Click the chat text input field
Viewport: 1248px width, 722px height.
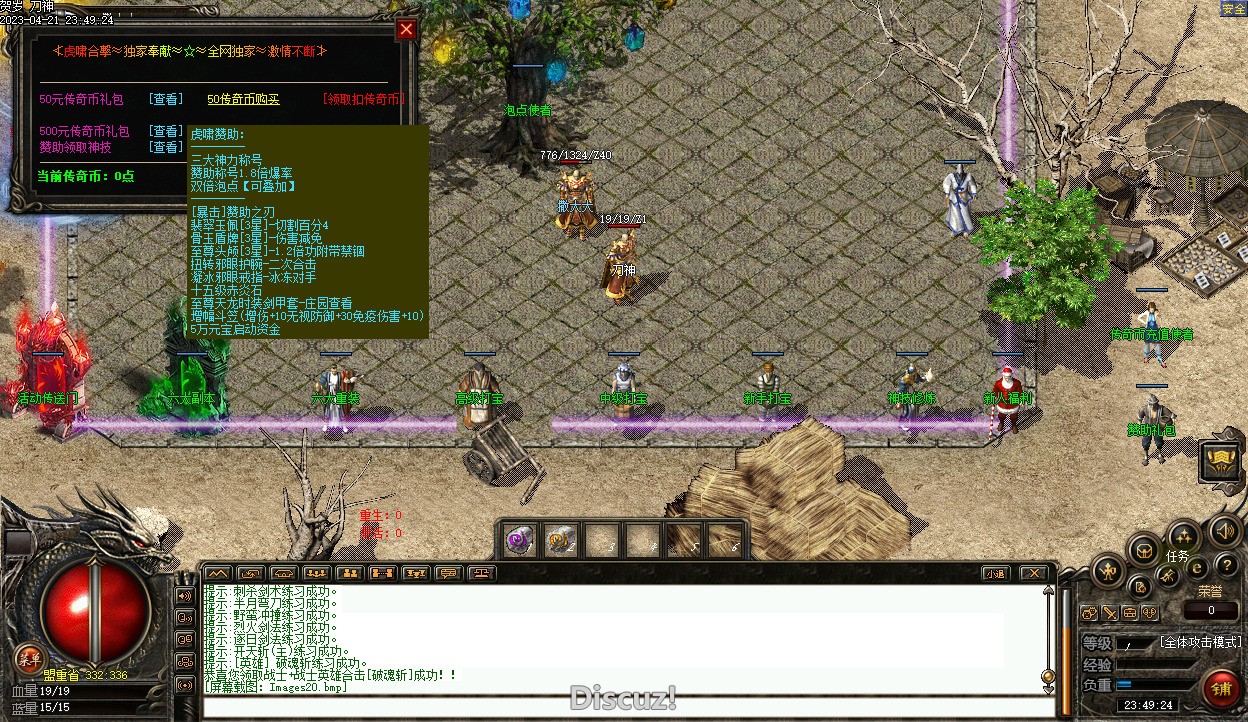point(620,707)
